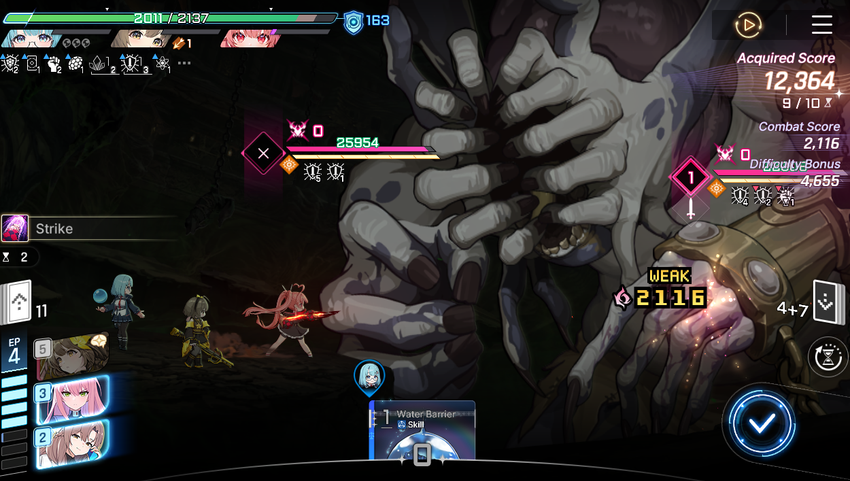The width and height of the screenshot is (850, 481).
Task: Choose the brown-haired character card costing 2
Action: [70, 441]
